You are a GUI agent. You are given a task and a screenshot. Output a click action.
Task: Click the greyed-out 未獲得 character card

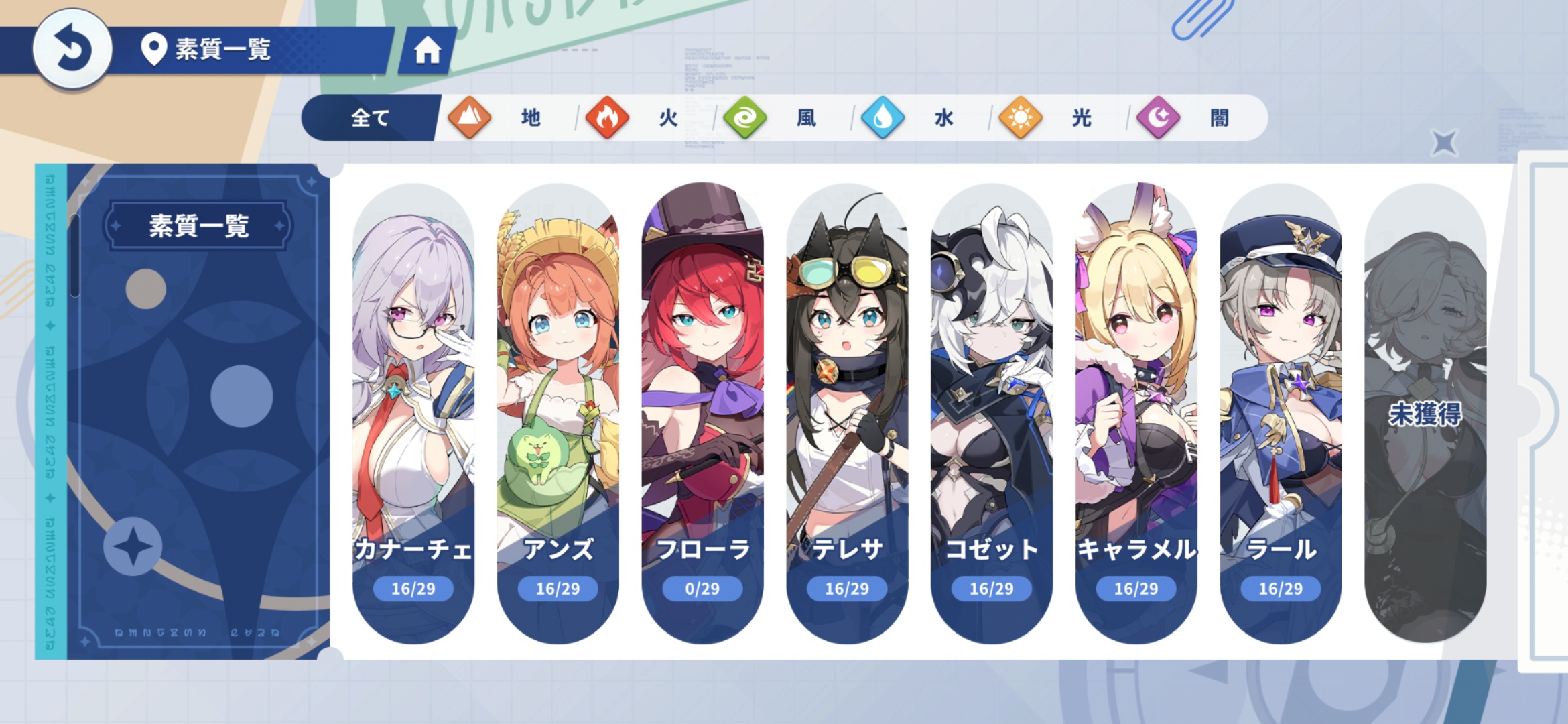point(1425,412)
